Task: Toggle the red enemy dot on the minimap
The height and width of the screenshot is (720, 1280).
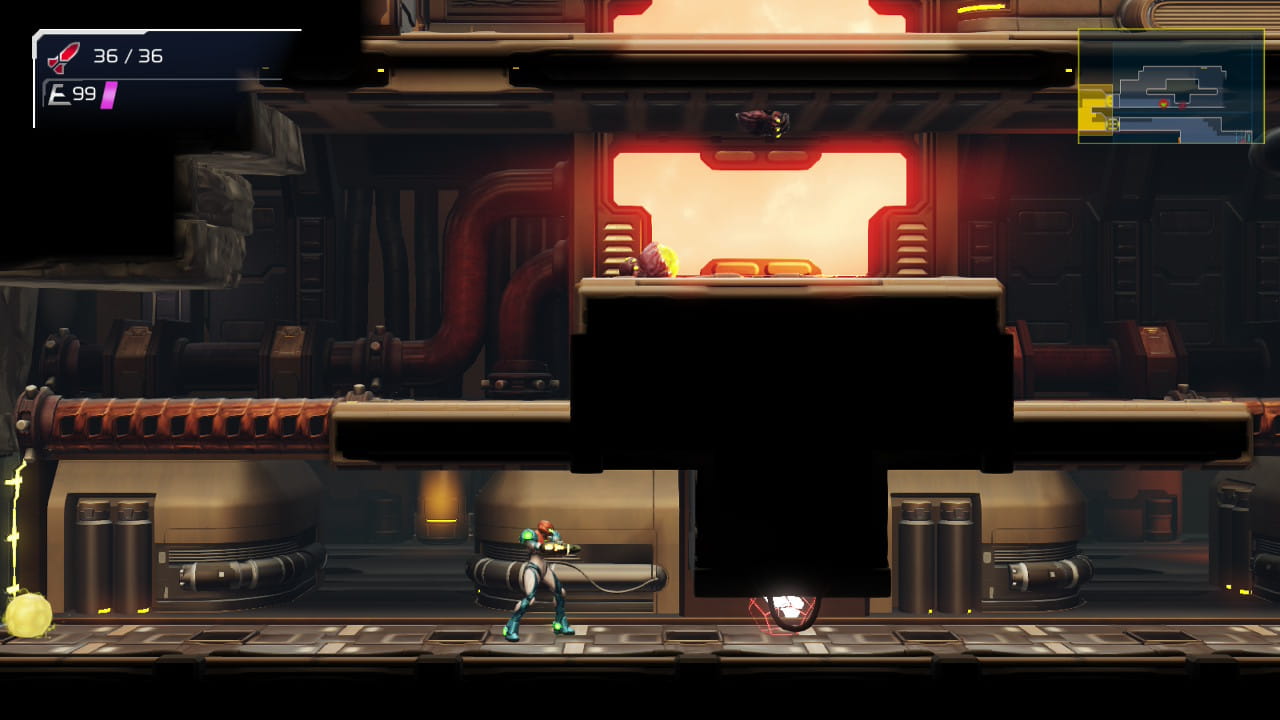Action: tap(1182, 105)
